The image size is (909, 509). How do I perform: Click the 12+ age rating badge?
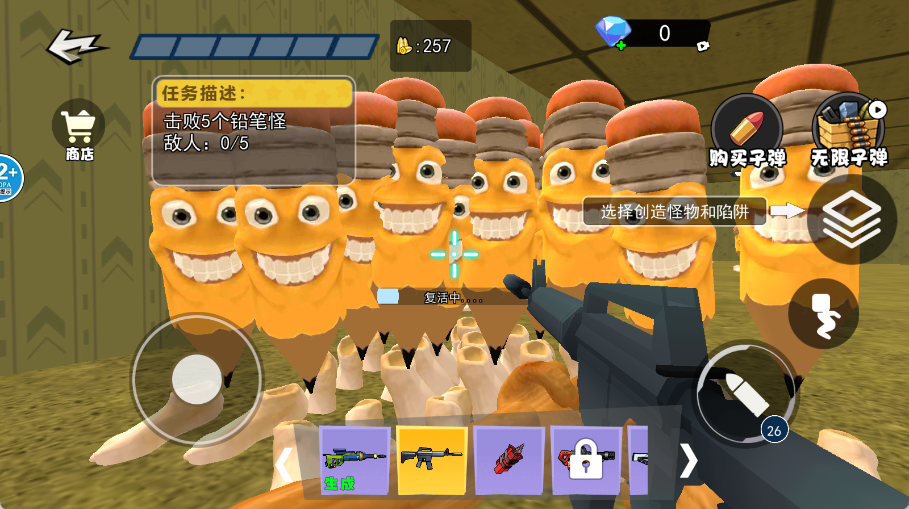(6, 178)
